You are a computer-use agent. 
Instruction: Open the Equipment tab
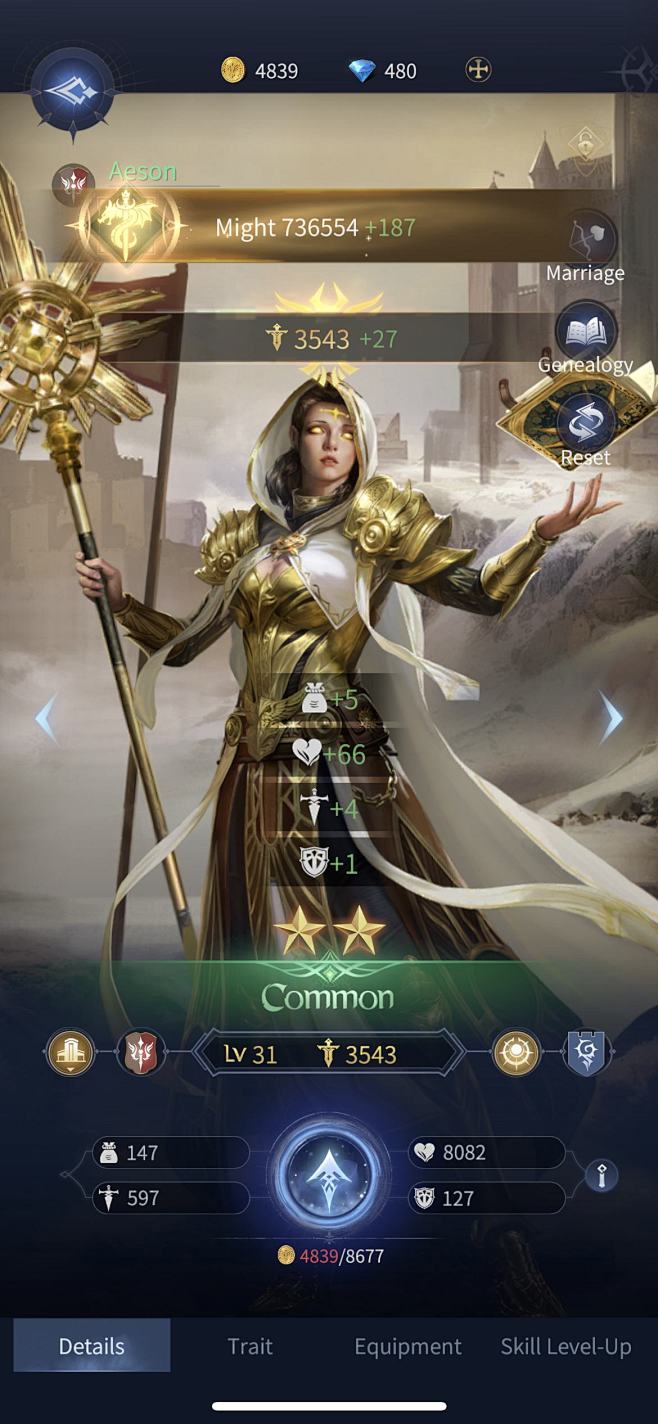click(408, 1346)
